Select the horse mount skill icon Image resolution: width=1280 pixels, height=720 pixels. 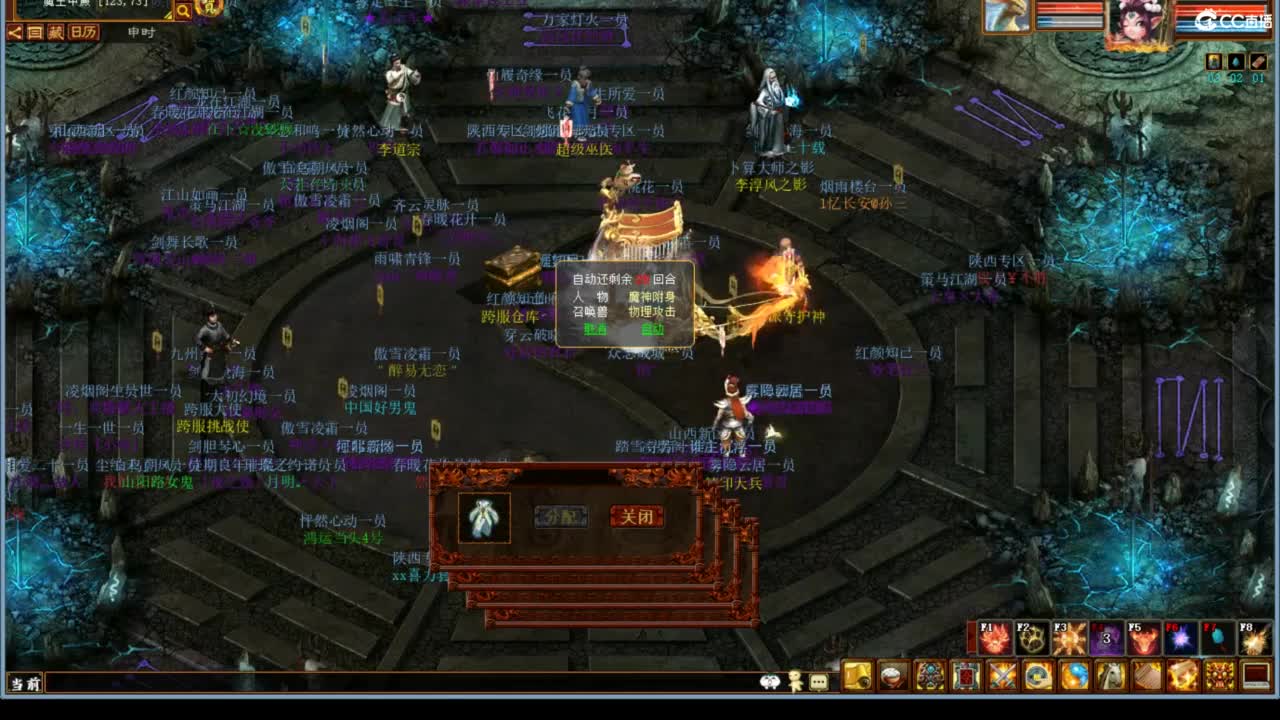tap(1110, 675)
